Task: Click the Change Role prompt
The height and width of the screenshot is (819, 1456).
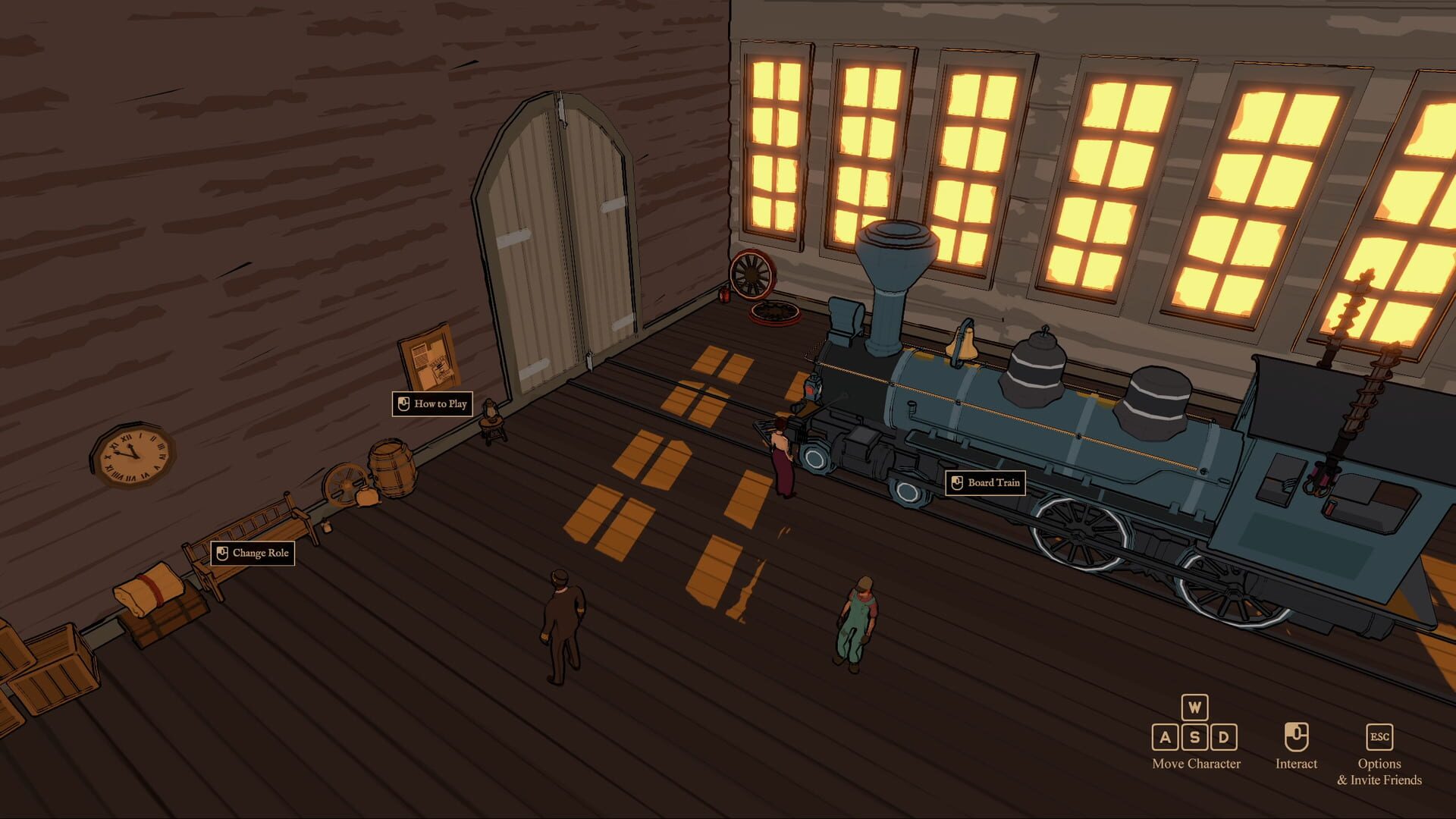Action: [253, 553]
